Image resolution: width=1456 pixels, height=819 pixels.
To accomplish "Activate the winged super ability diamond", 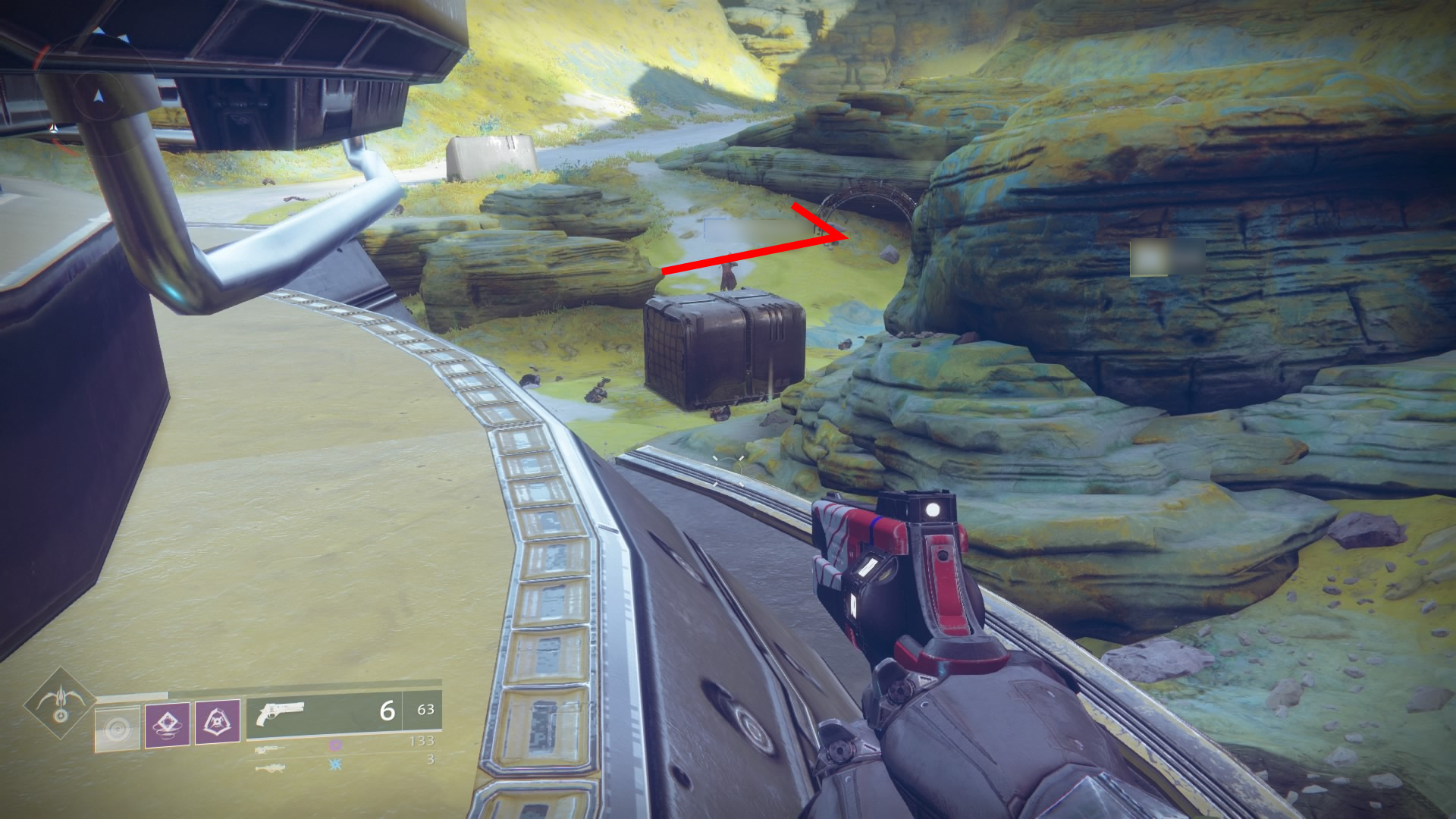I will pyautogui.click(x=60, y=703).
